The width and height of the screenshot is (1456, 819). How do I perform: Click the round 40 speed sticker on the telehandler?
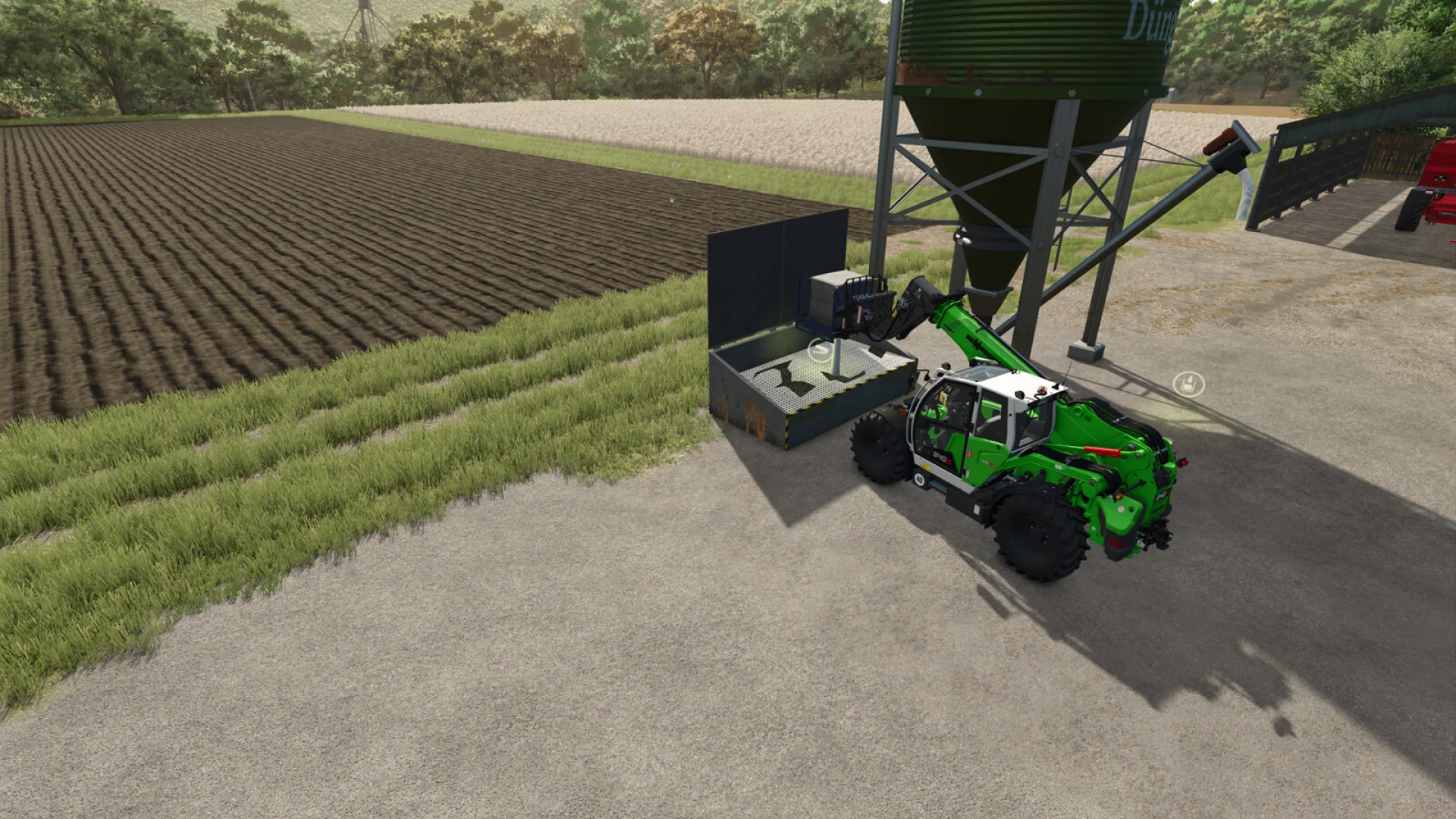point(919,478)
